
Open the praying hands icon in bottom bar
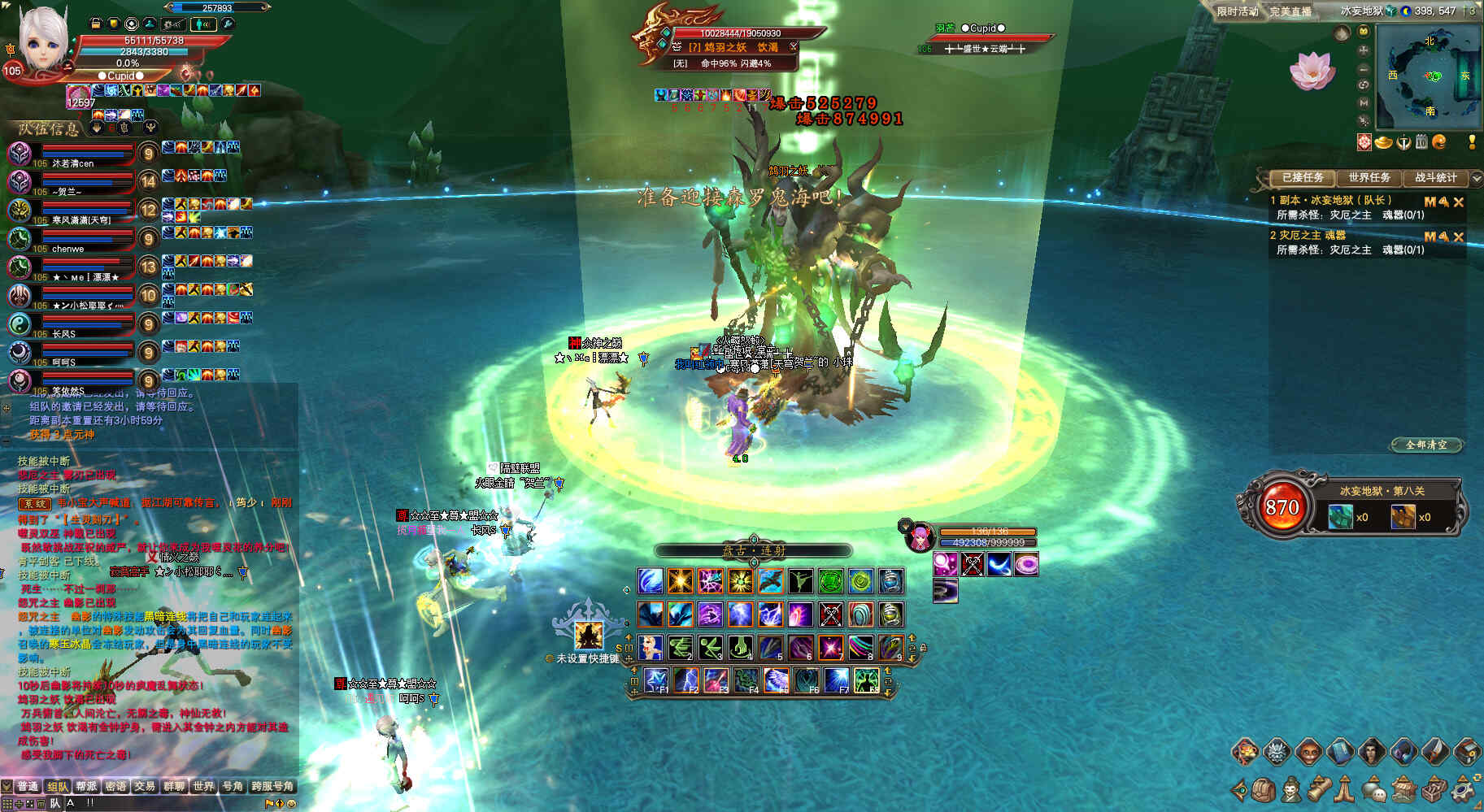pyautogui.click(x=1345, y=789)
